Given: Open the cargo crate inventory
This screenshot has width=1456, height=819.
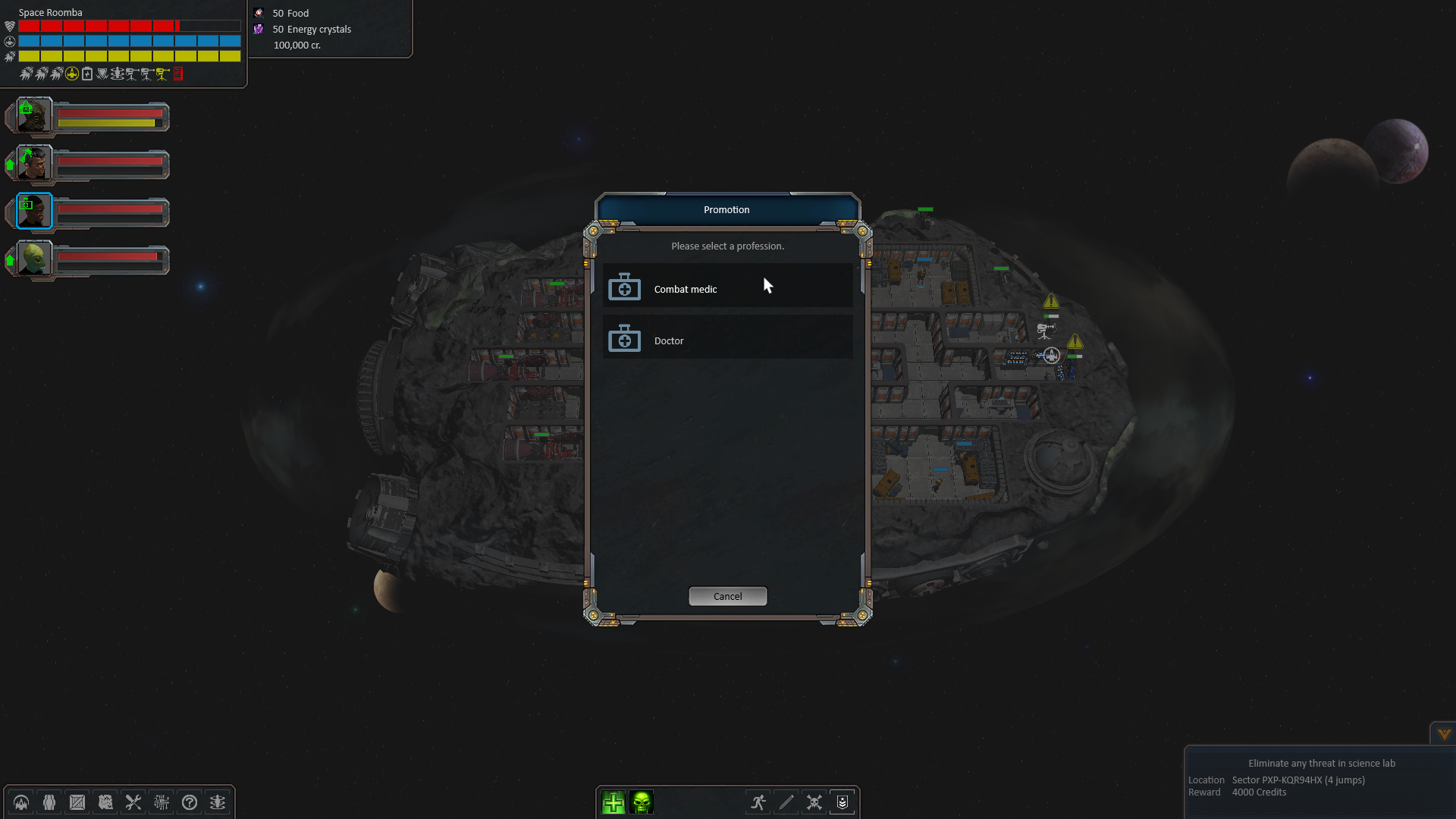Looking at the screenshot, I should click(77, 802).
